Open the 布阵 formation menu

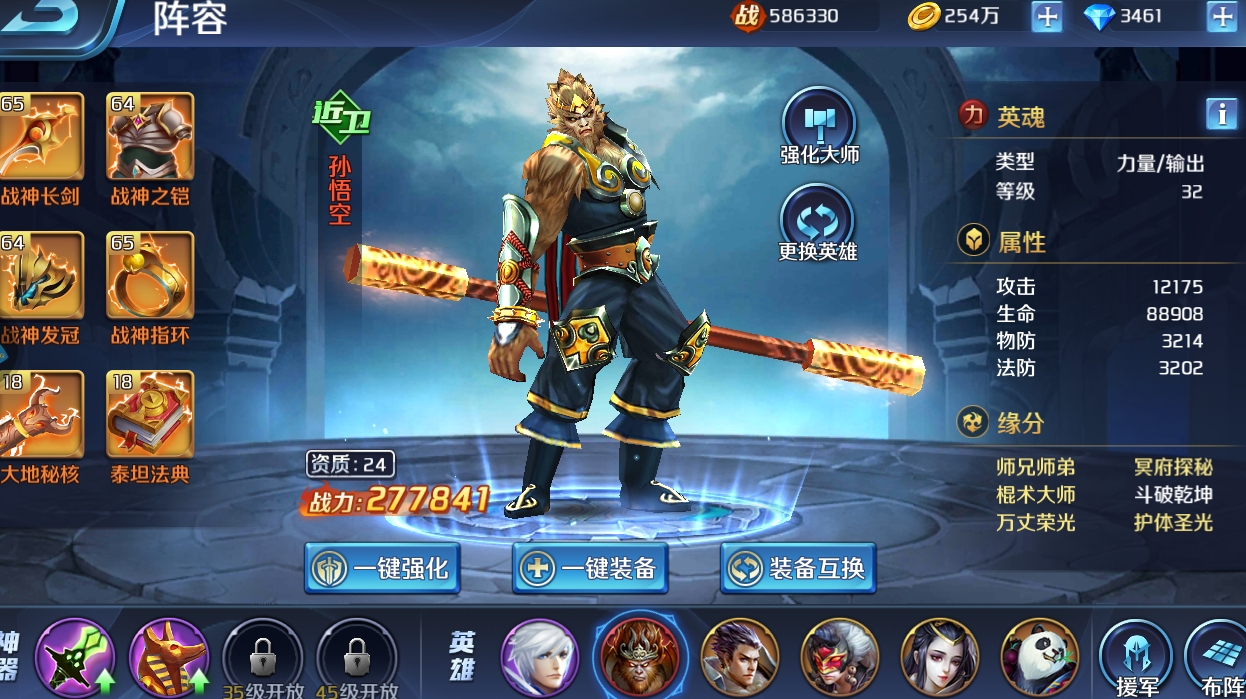coord(1218,657)
